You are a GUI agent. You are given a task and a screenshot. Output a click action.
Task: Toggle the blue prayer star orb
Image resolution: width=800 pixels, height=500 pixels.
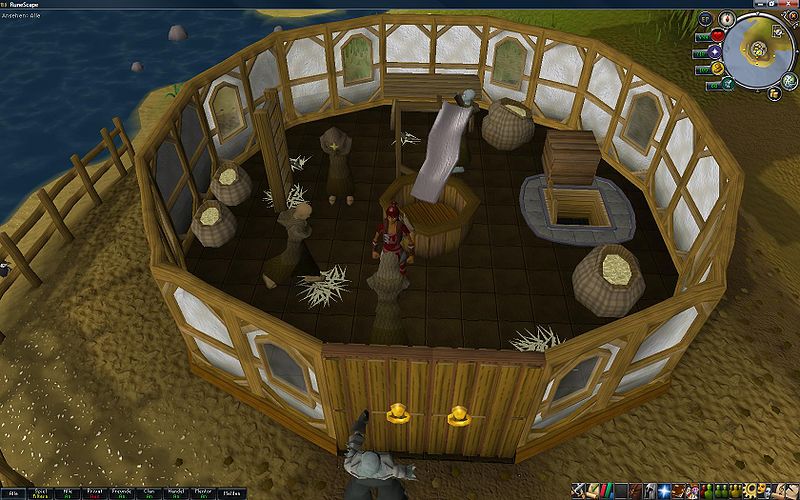[x=716, y=53]
